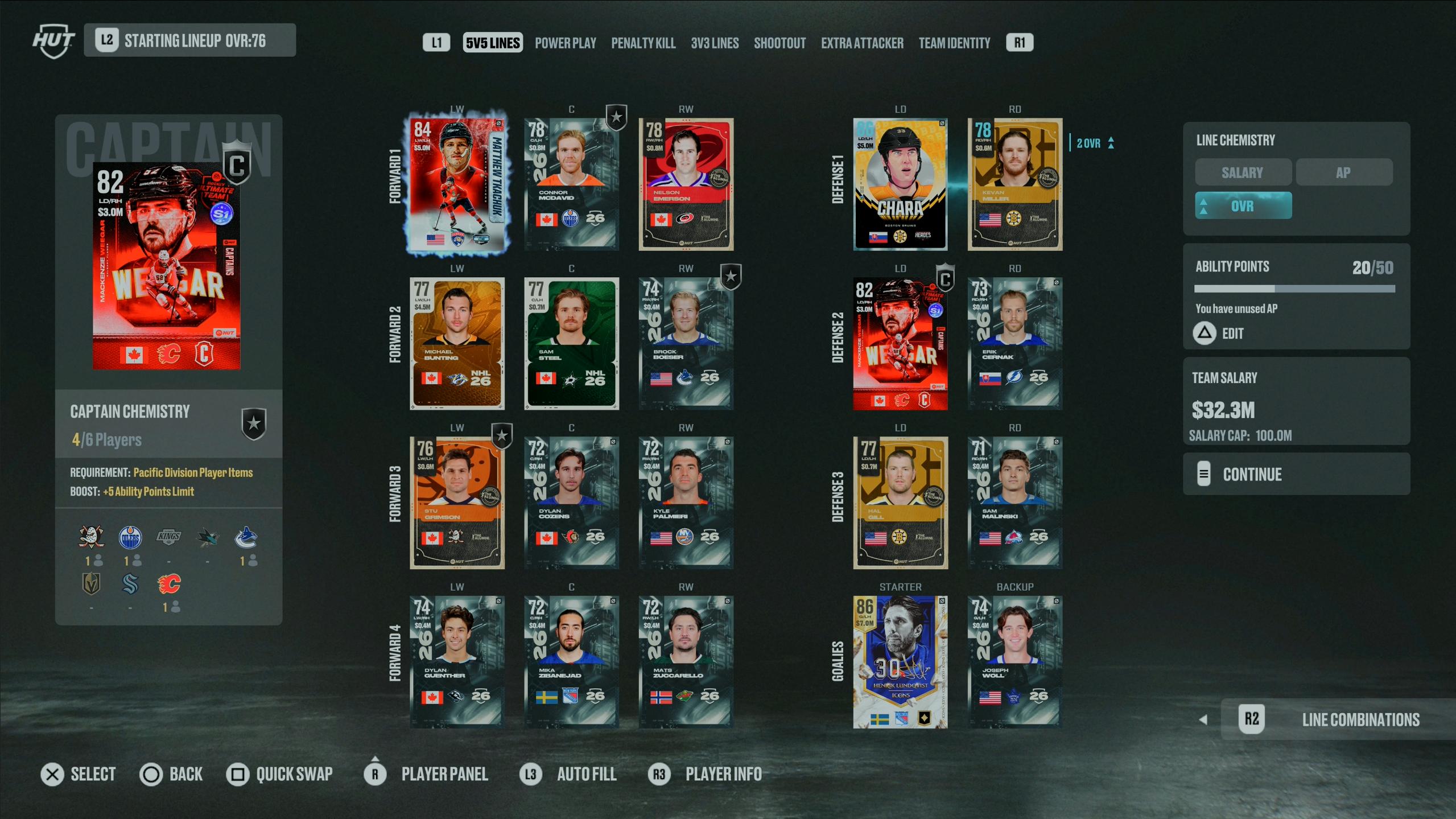
Task: View the Team Identity tab
Action: click(x=954, y=43)
